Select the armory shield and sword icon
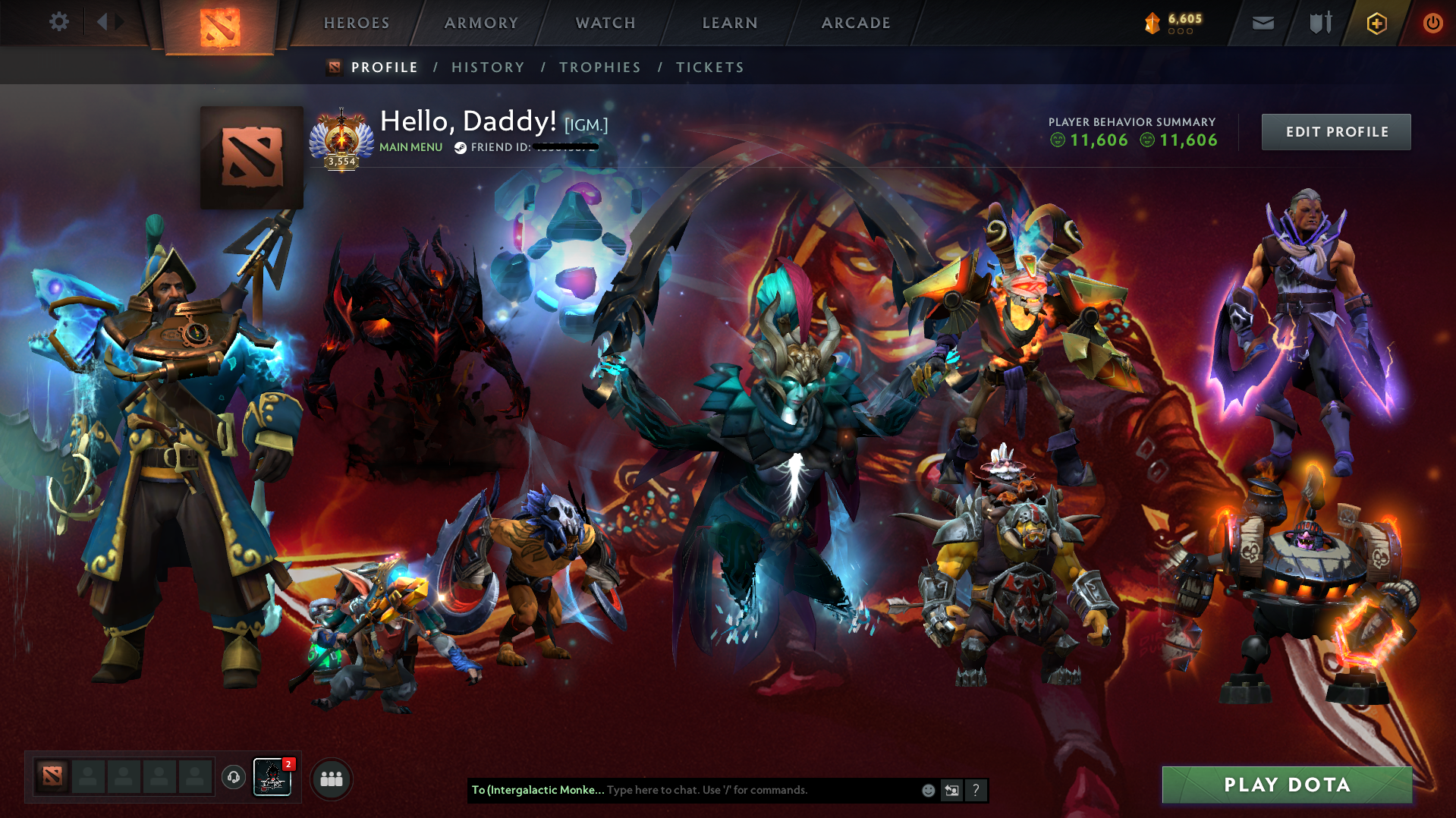The width and height of the screenshot is (1456, 818). click(1318, 23)
